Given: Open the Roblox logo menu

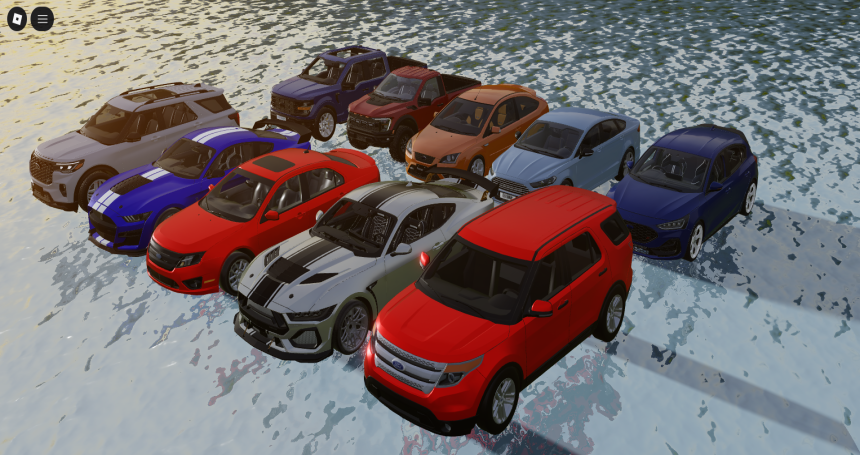Looking at the screenshot, I should click(18, 18).
